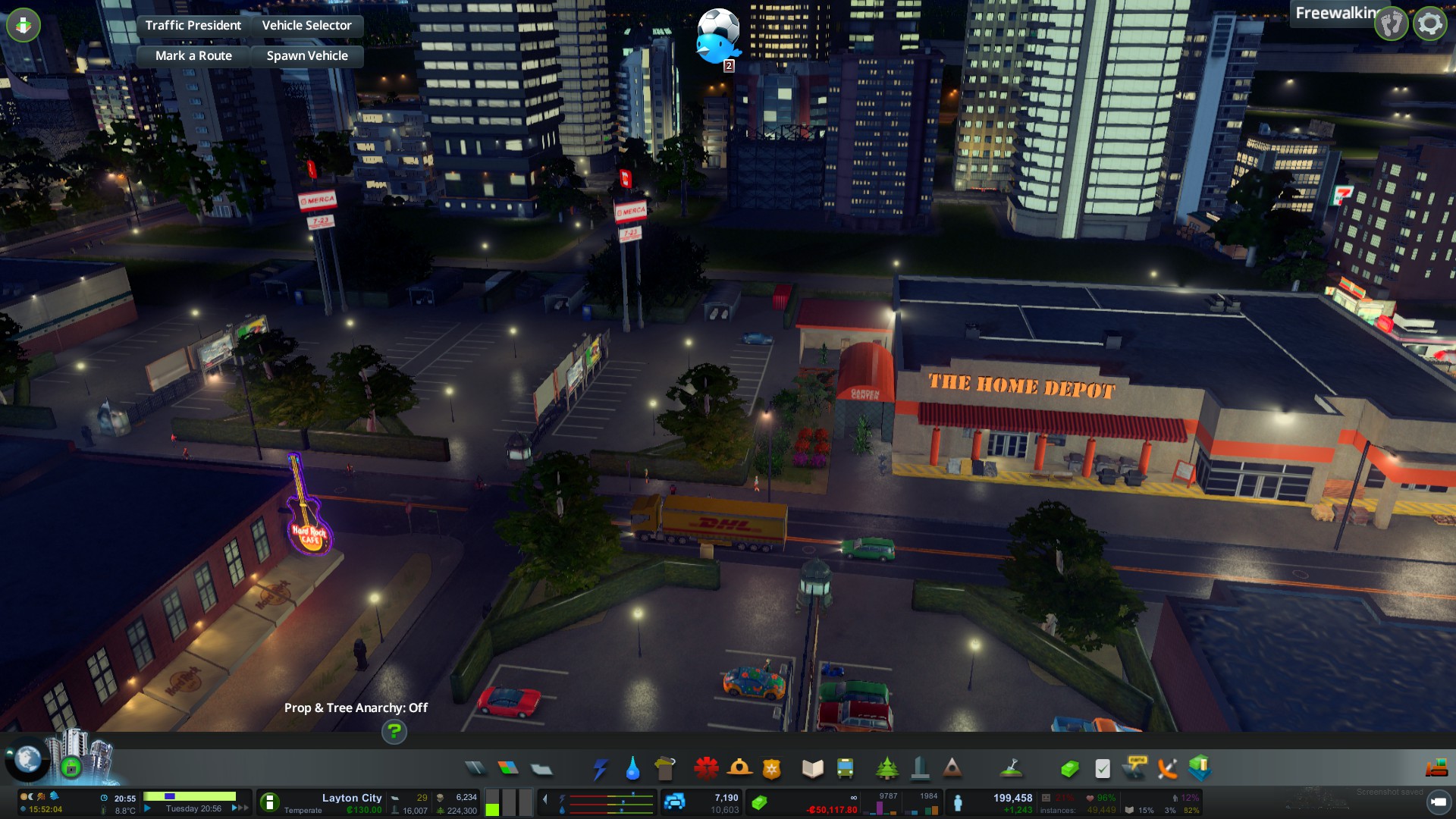Click the city info button beside Layton City
The width and height of the screenshot is (1456, 819).
(269, 802)
